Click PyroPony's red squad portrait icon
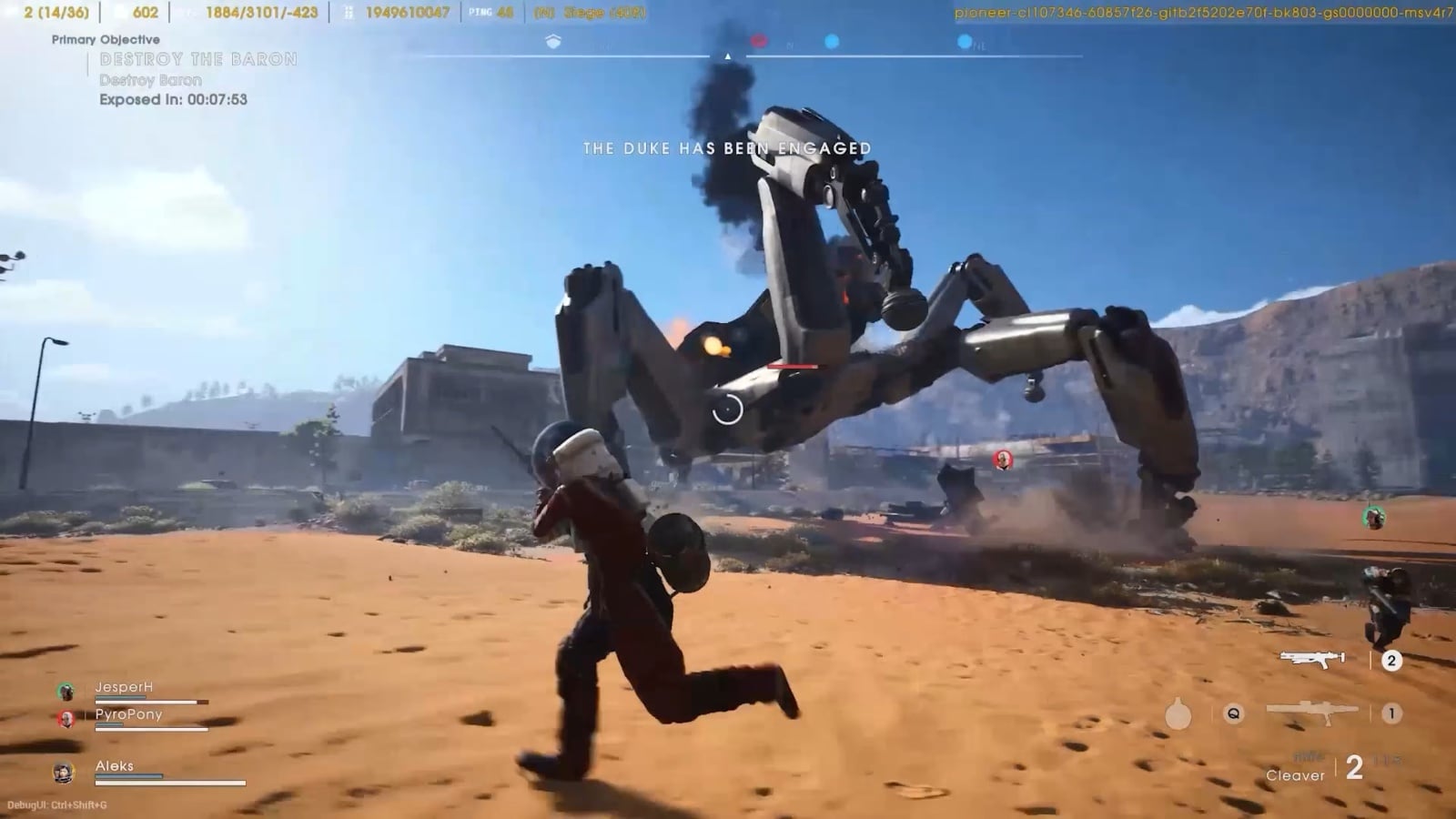Image resolution: width=1456 pixels, height=819 pixels. (x=66, y=717)
